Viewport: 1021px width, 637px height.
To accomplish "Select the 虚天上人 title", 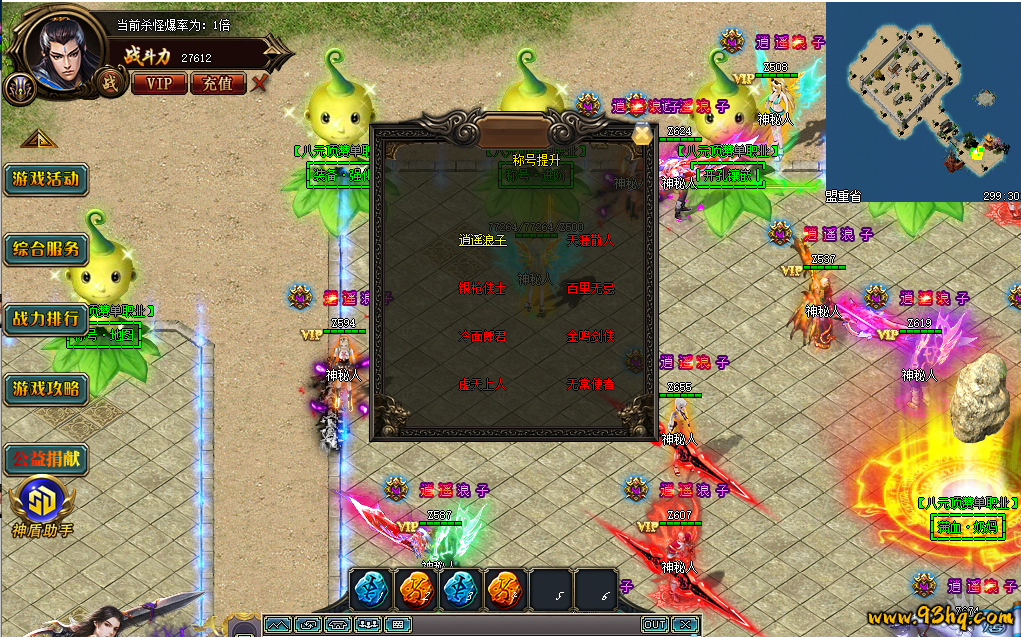I will [x=483, y=384].
